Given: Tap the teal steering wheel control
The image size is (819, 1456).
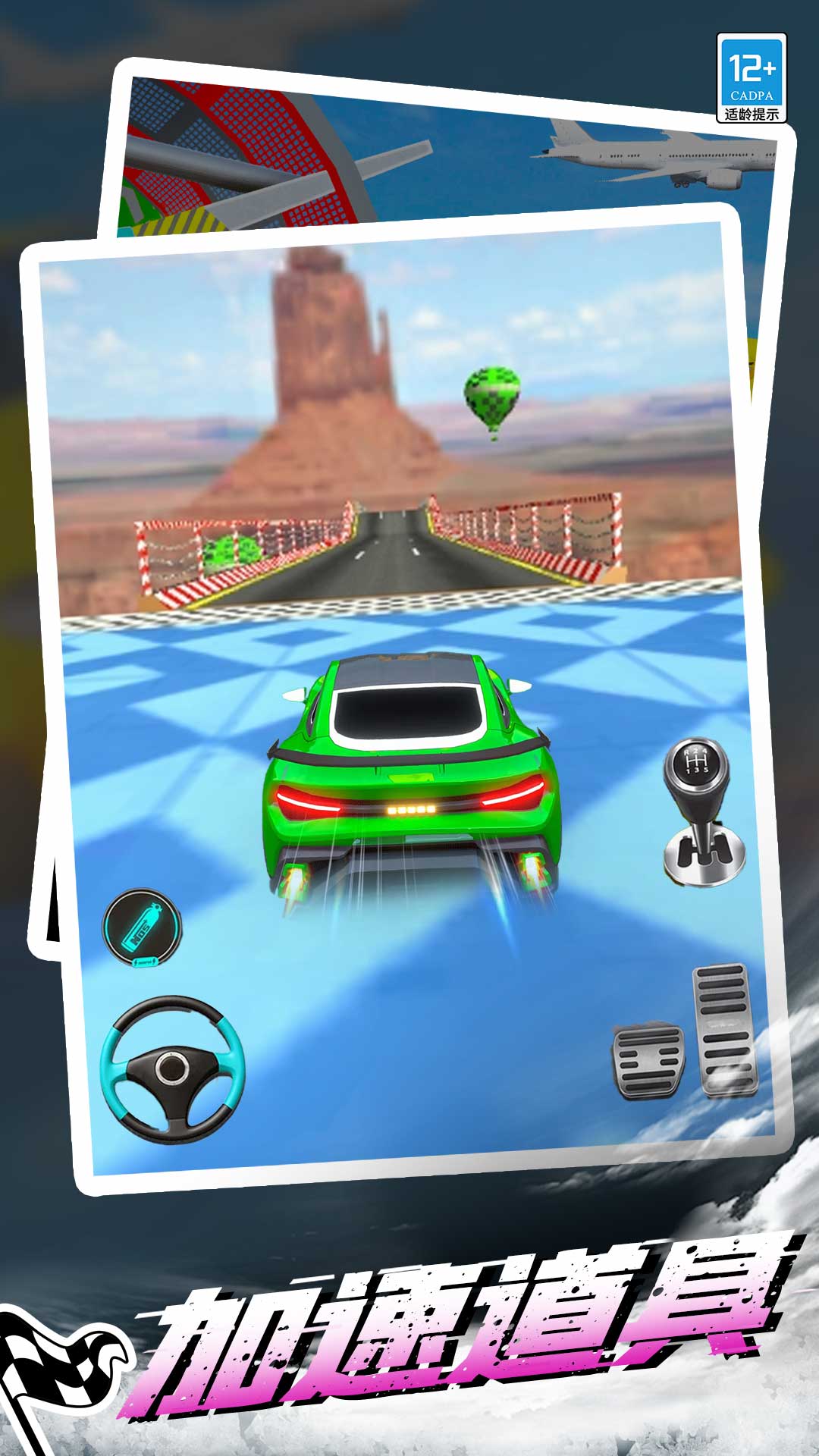Looking at the screenshot, I should pos(173,1068).
